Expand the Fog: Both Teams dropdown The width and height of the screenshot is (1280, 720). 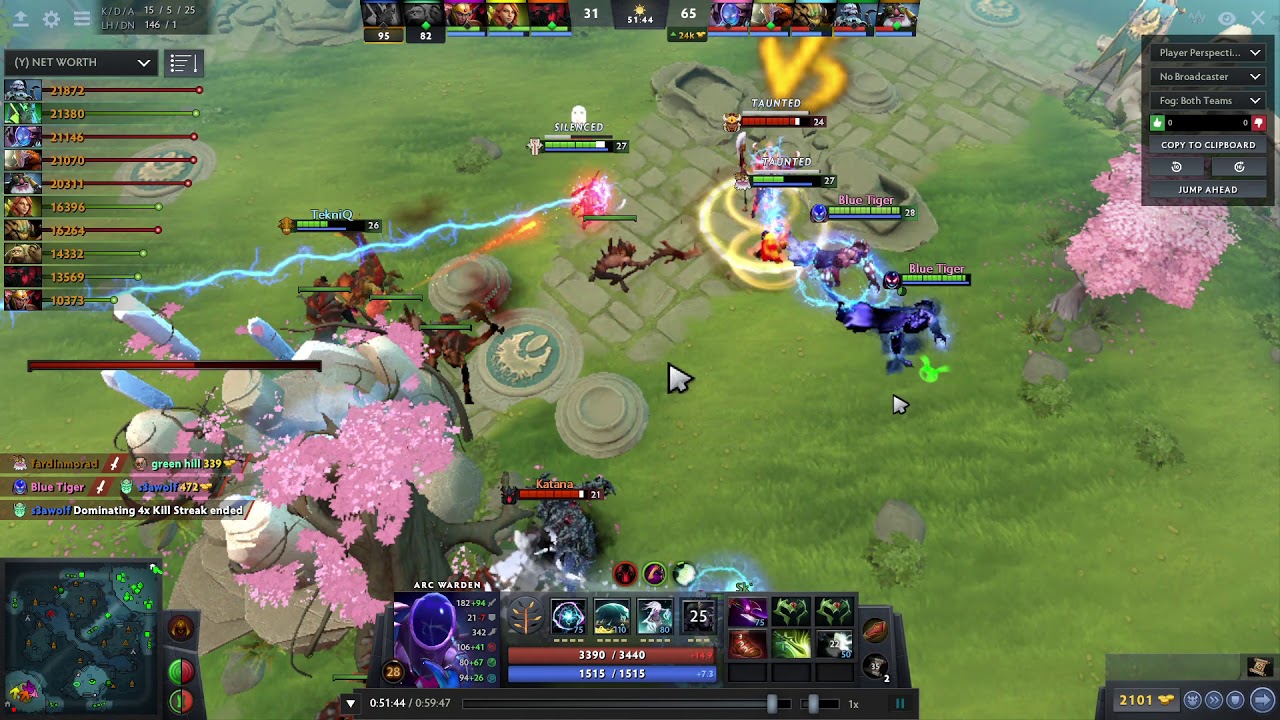point(1207,100)
